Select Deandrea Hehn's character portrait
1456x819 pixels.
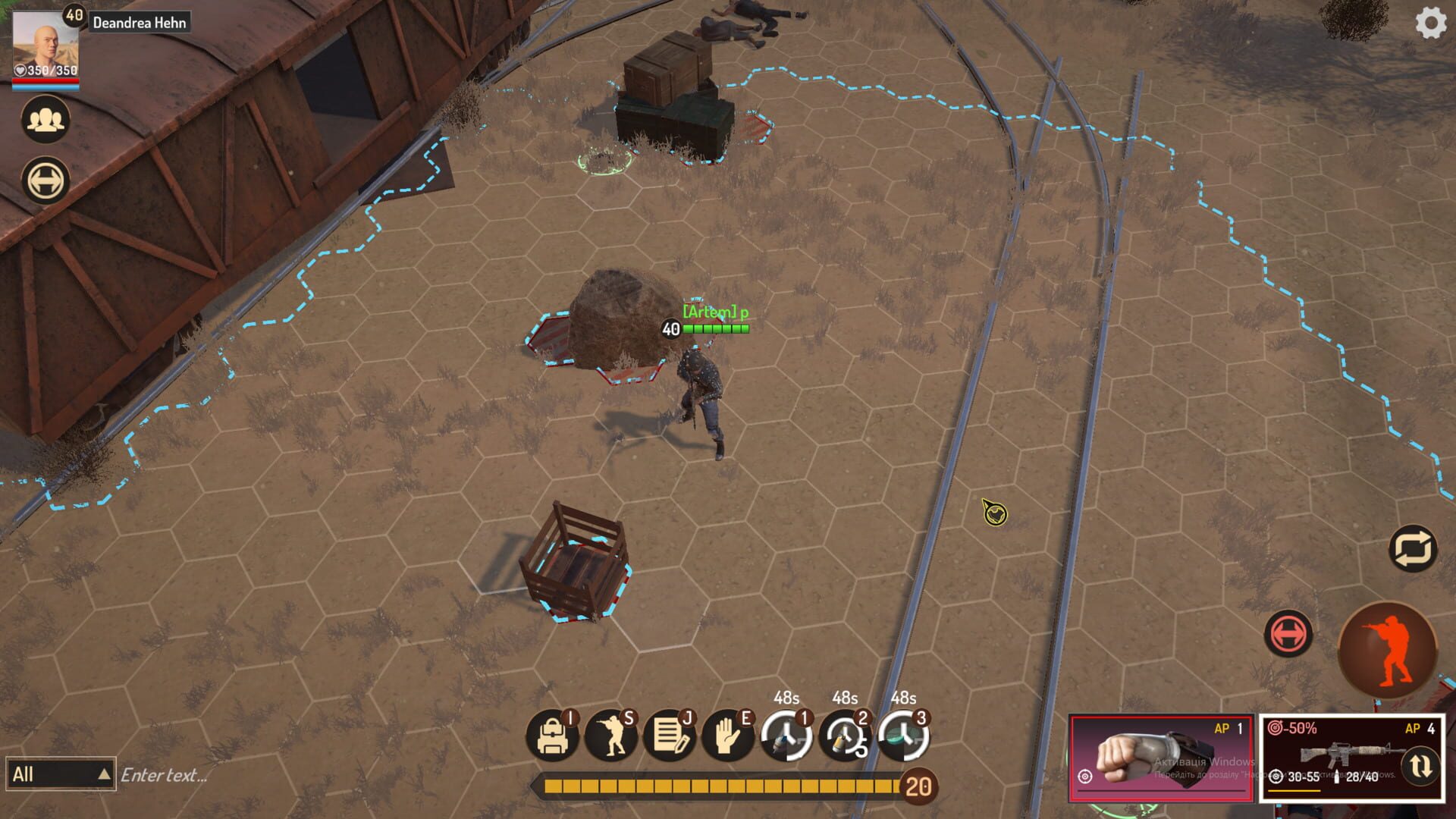coord(45,45)
